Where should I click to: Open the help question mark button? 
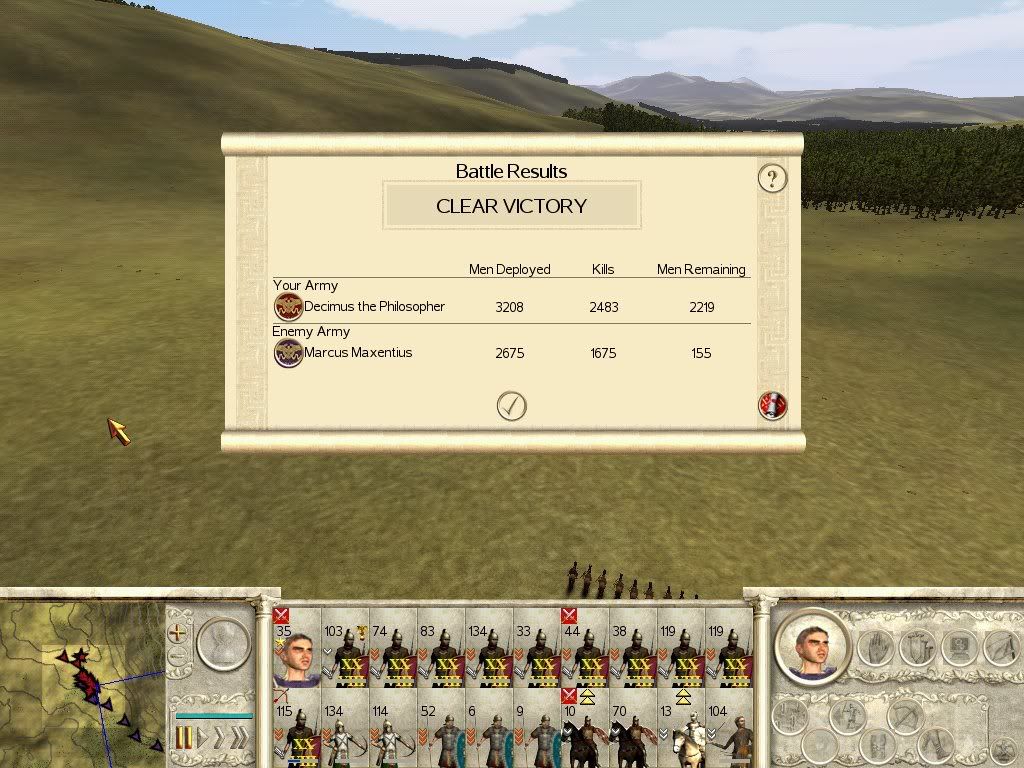point(772,178)
